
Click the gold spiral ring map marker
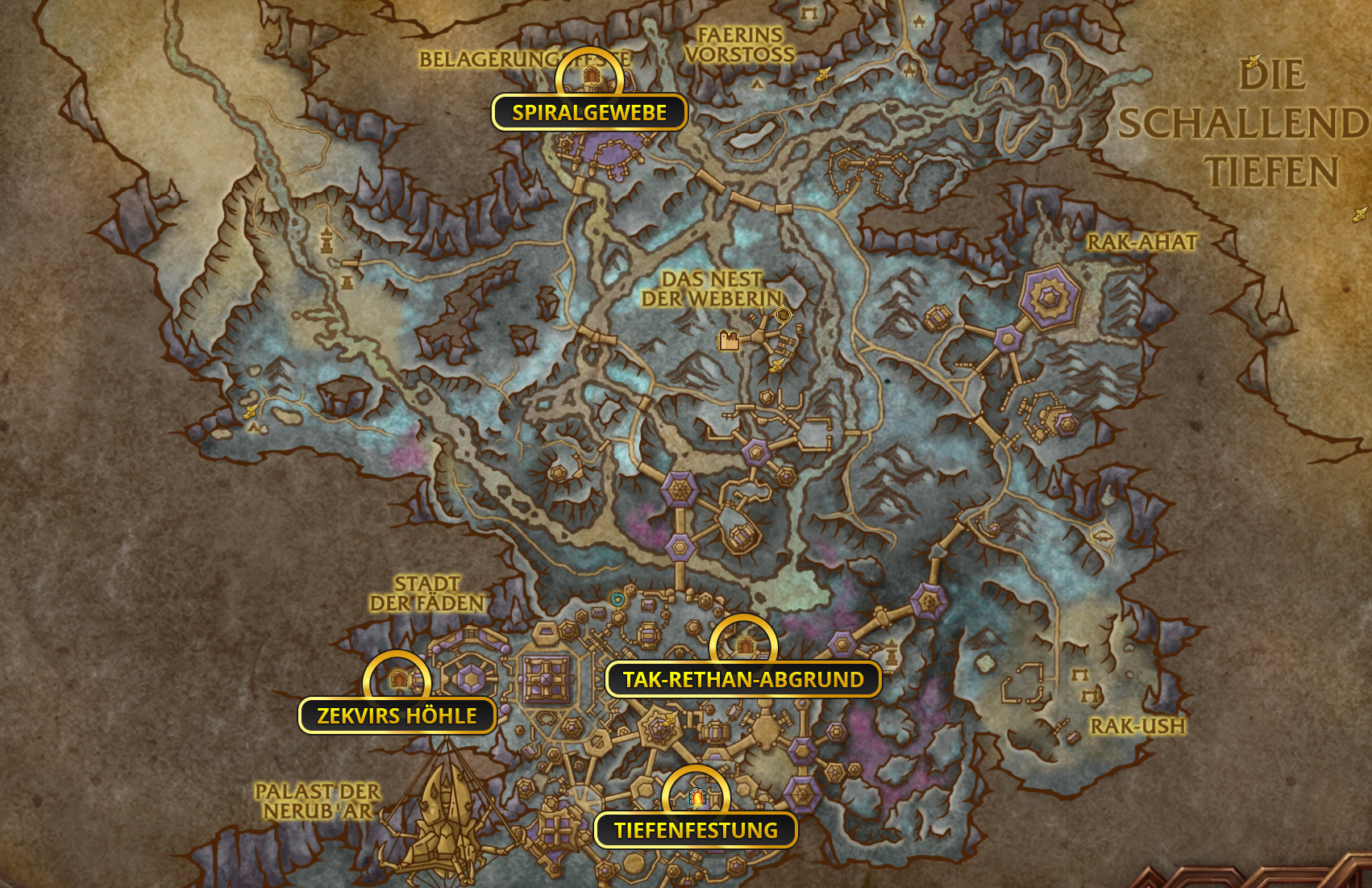(783, 315)
